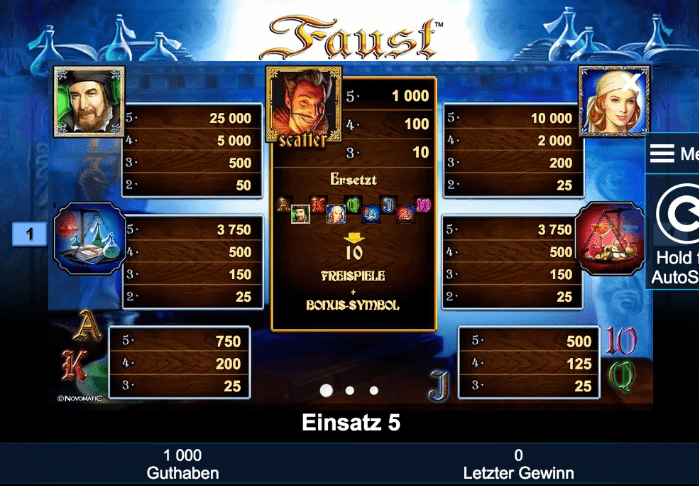
Task: Open the hamburger Menu
Action: 673,154
